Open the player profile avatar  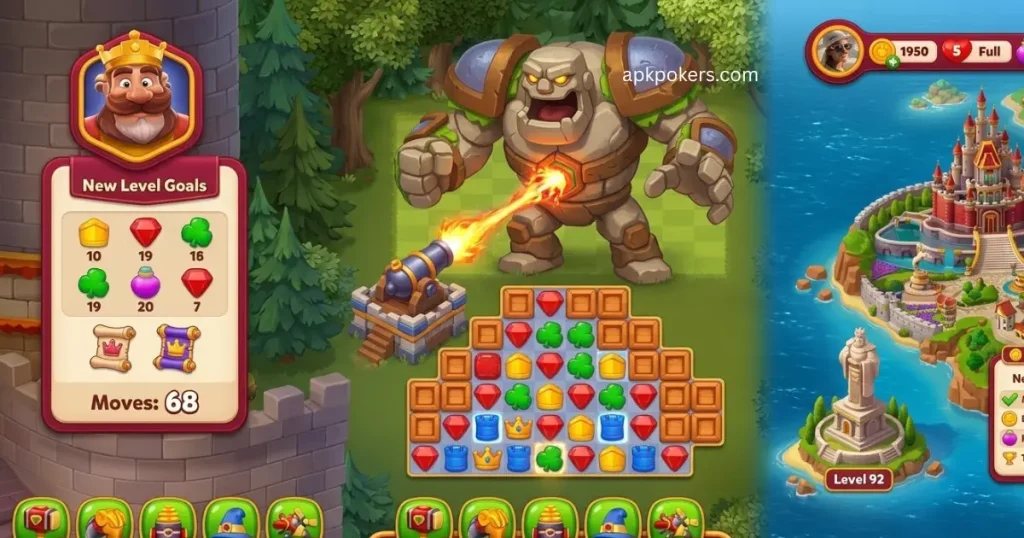836,51
